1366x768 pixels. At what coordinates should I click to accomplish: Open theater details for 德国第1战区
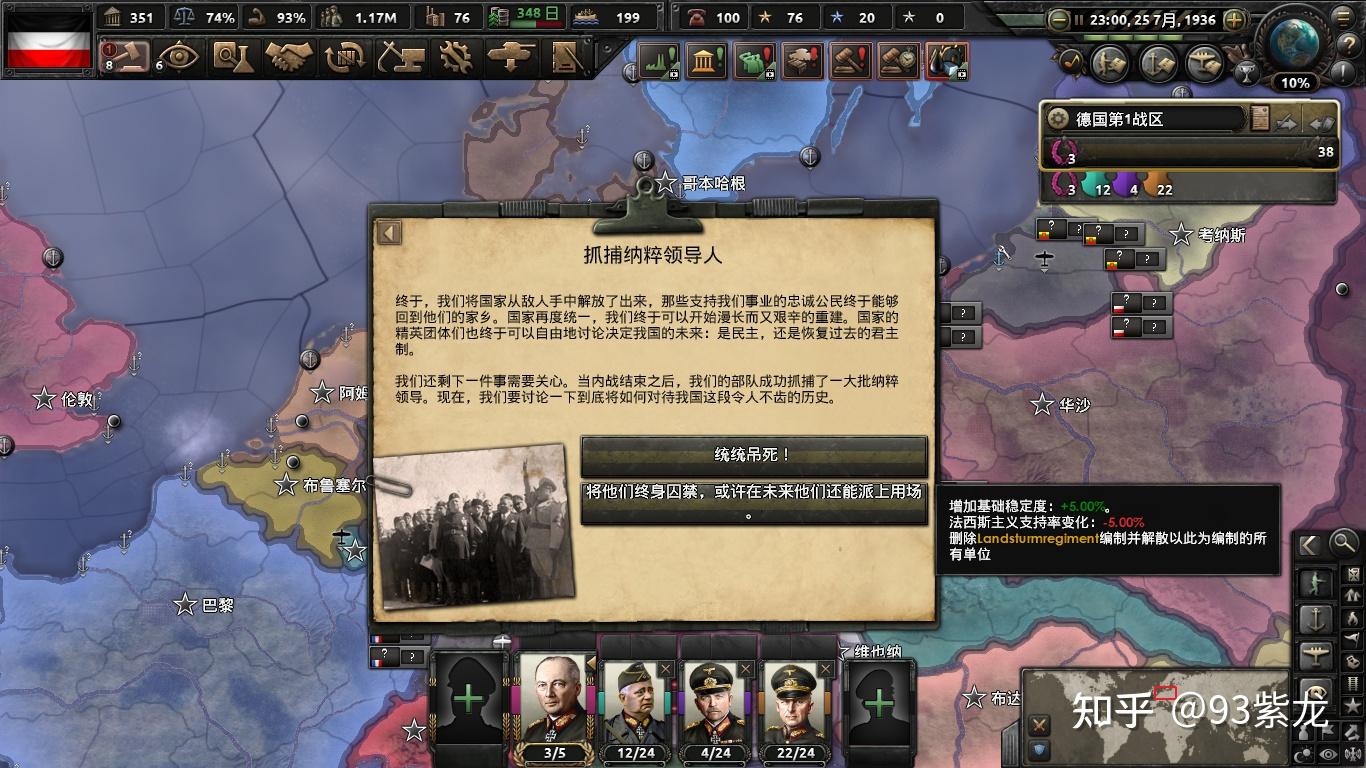[1150, 117]
